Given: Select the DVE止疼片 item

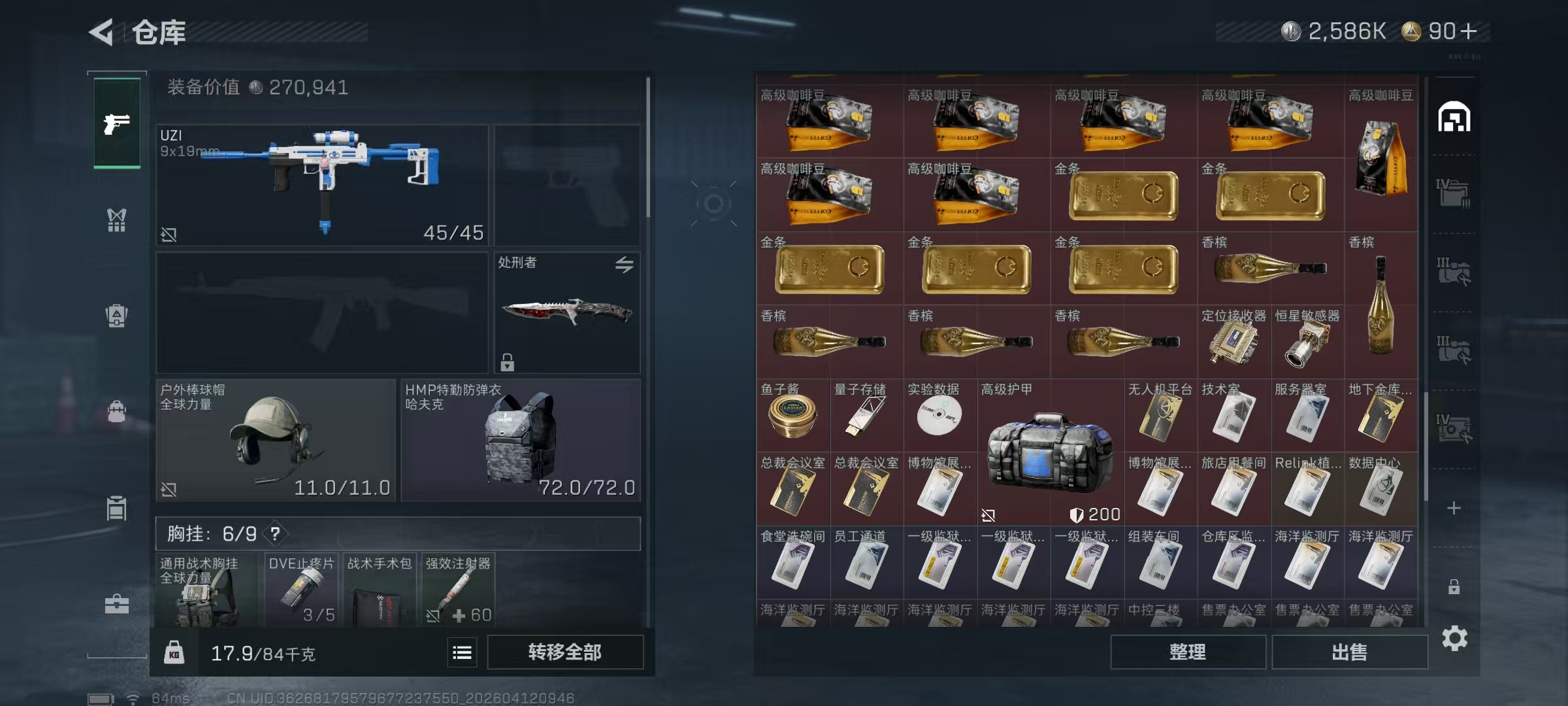Looking at the screenshot, I should click(x=301, y=590).
